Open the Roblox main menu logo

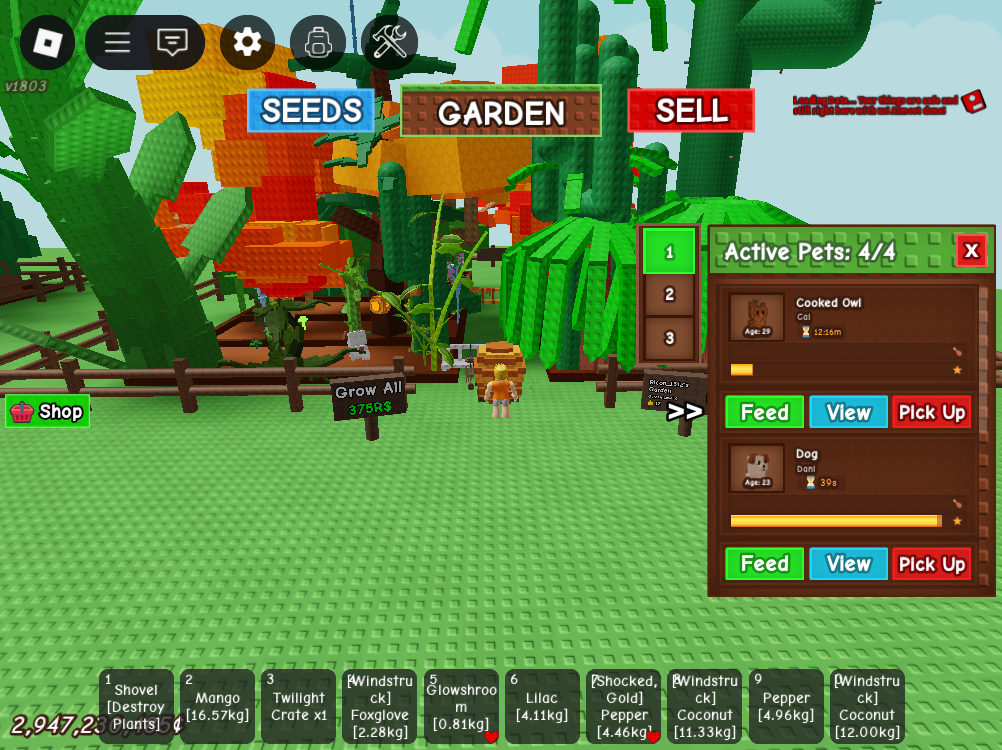pyautogui.click(x=47, y=42)
